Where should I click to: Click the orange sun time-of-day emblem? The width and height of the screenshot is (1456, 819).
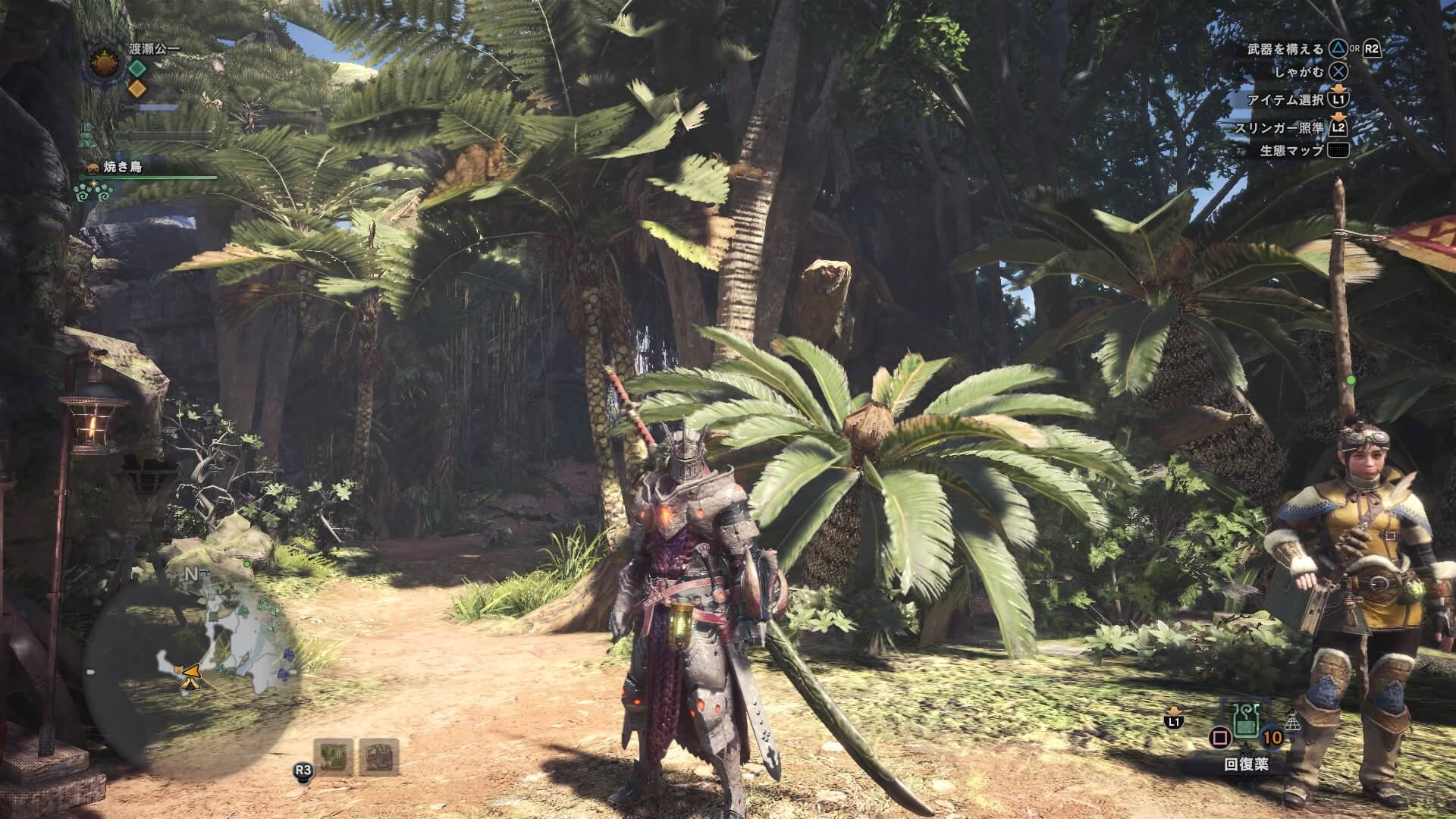pyautogui.click(x=105, y=64)
